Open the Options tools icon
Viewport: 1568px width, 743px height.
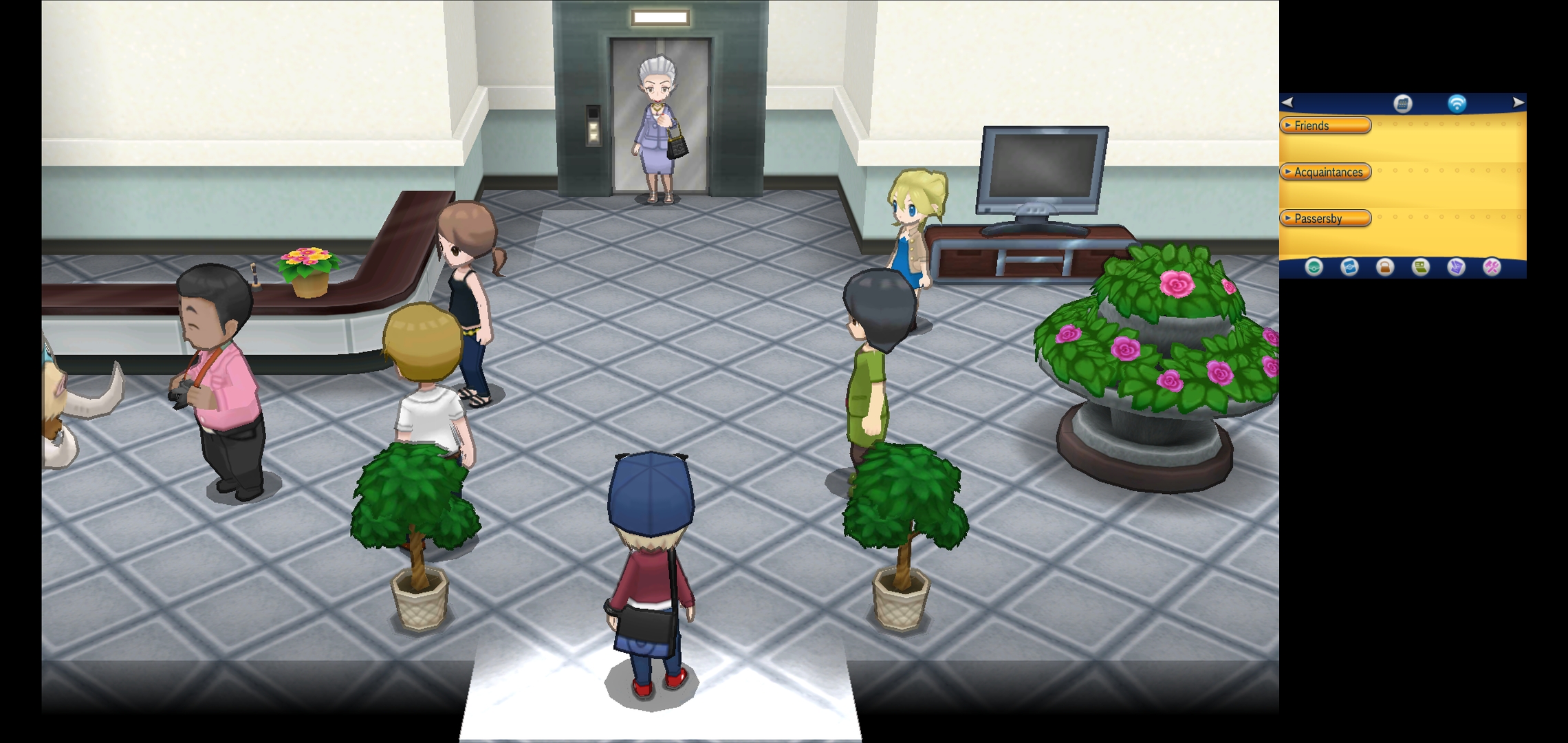tap(1492, 267)
